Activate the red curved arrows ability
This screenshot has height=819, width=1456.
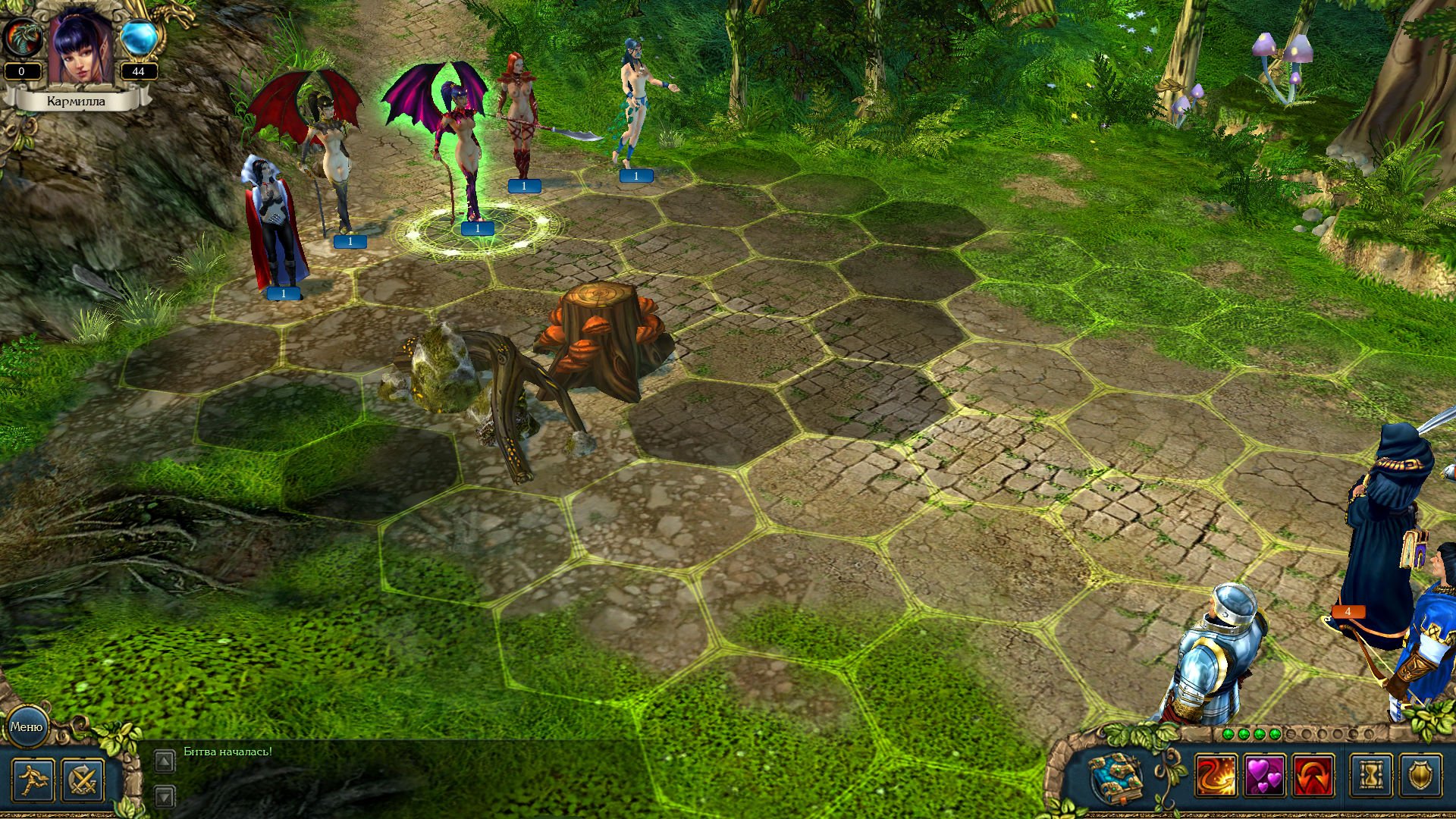coord(1313,776)
